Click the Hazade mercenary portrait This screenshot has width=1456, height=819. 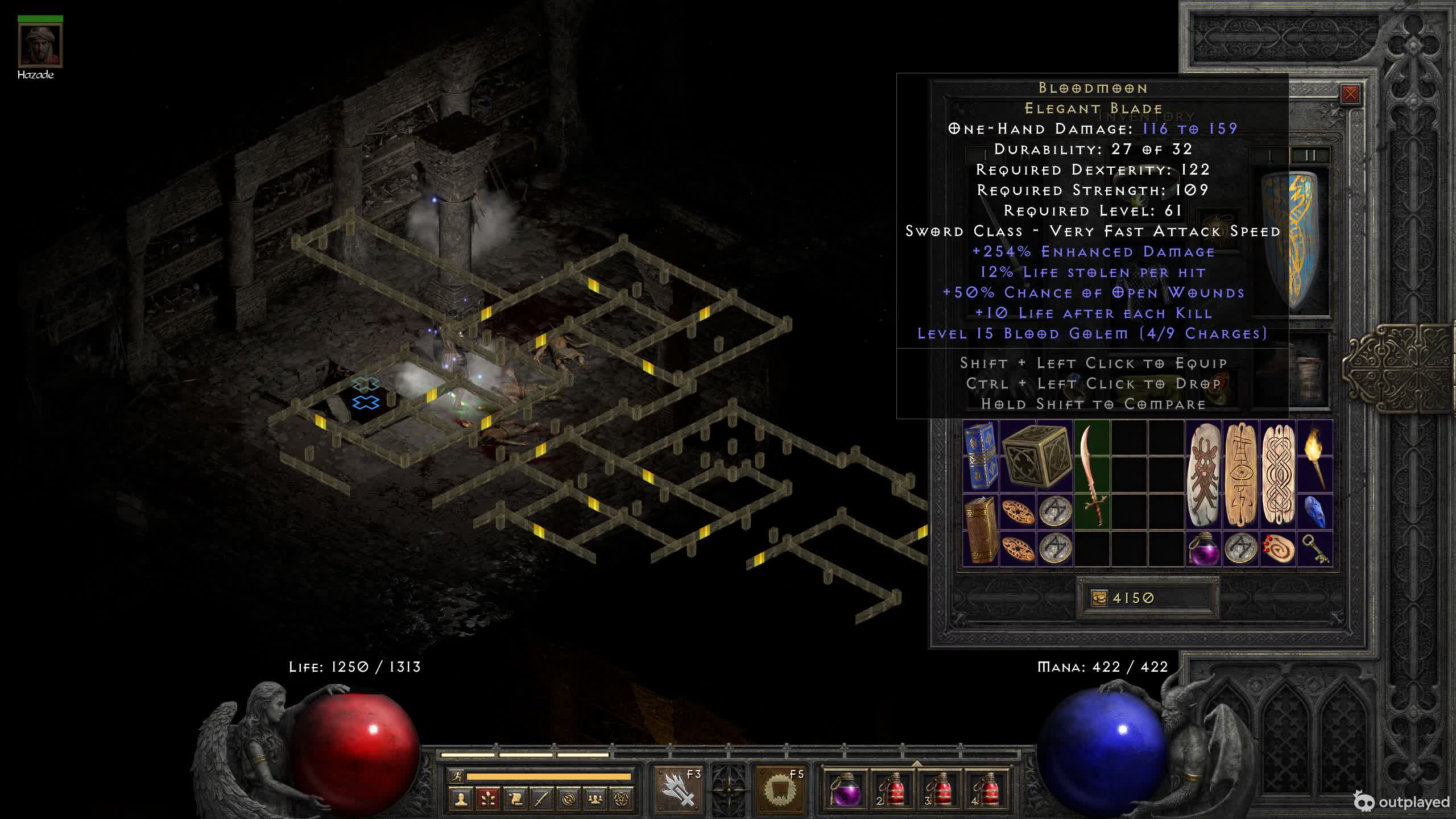40,47
